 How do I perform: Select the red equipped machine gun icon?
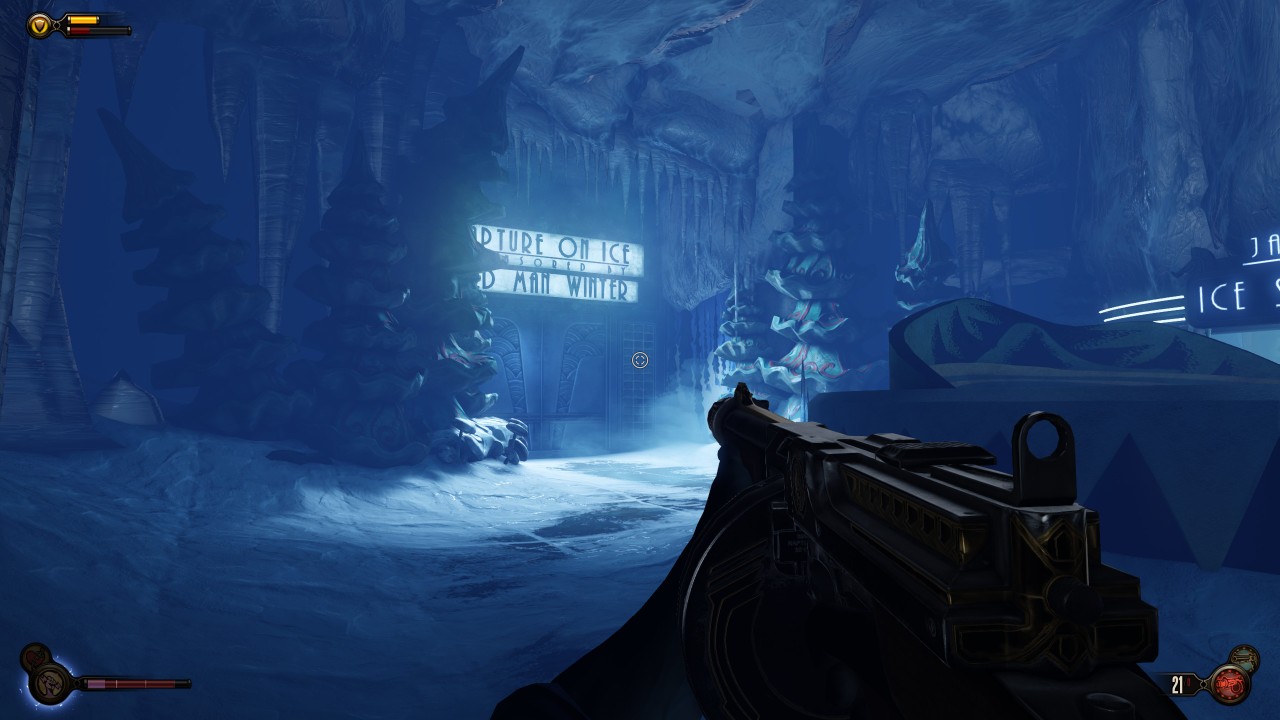1229,685
